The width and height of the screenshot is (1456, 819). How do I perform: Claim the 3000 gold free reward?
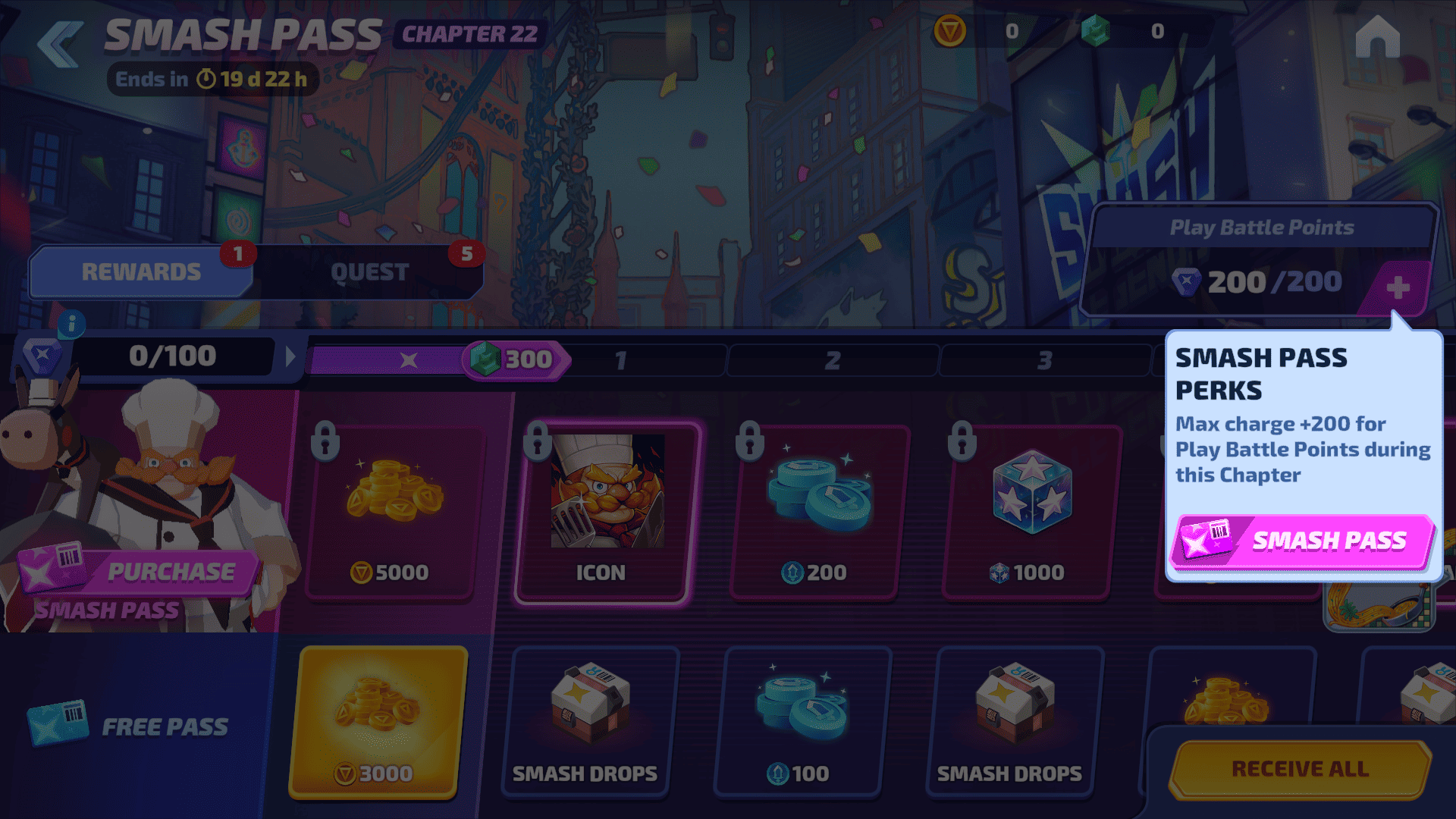pos(377,722)
